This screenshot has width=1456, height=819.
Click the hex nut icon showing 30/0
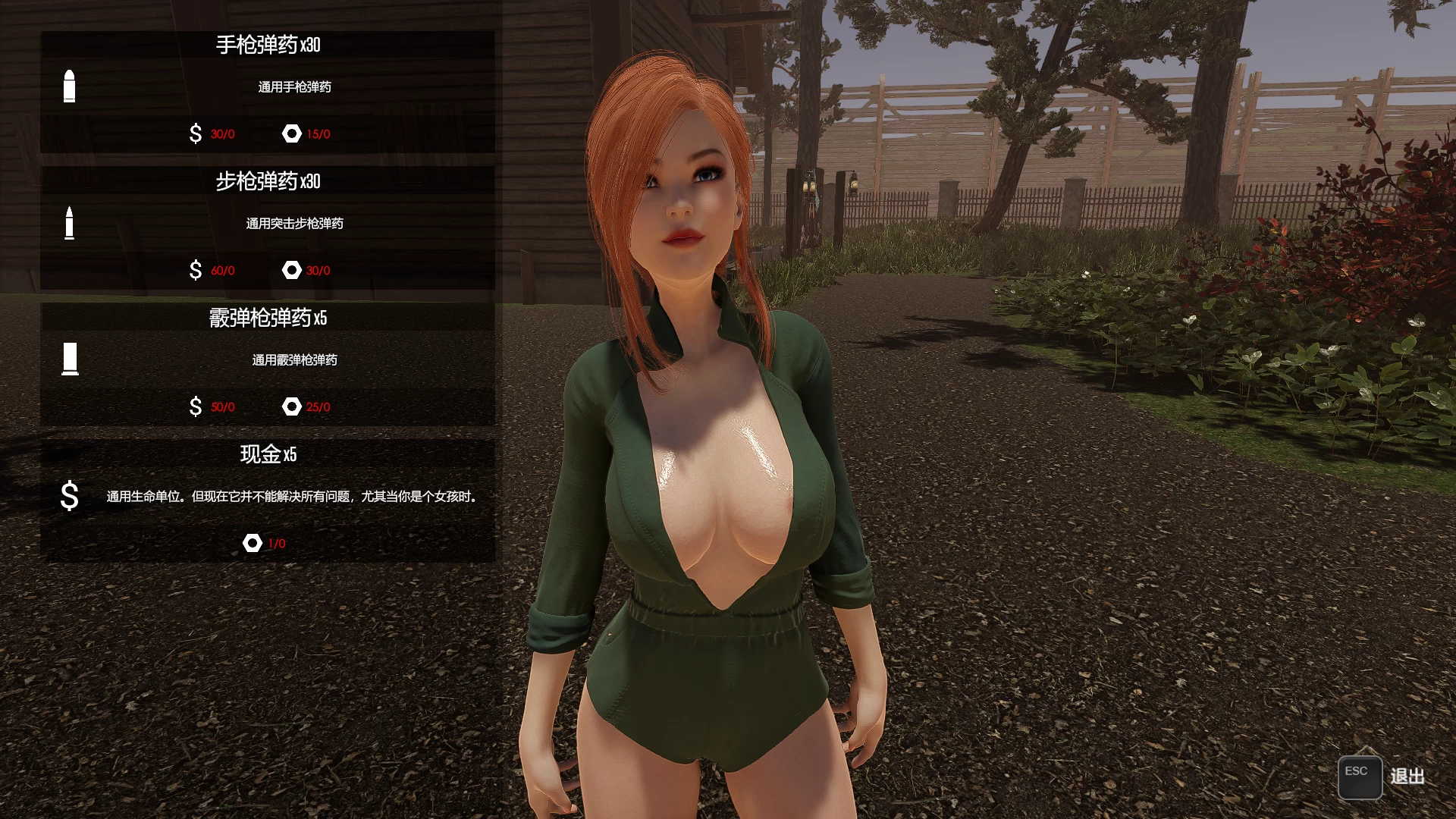292,270
